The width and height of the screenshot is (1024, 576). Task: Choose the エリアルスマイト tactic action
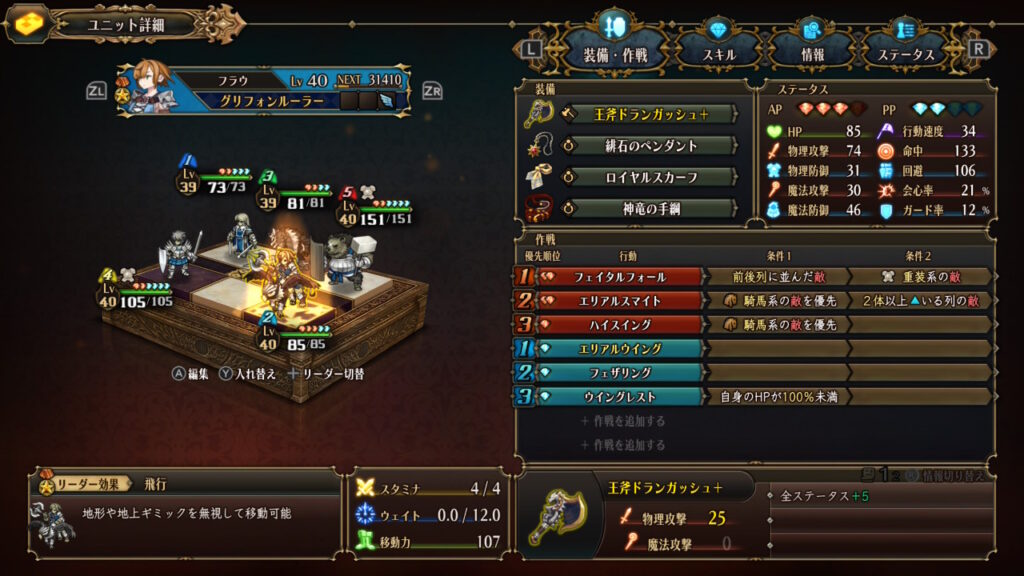point(620,300)
